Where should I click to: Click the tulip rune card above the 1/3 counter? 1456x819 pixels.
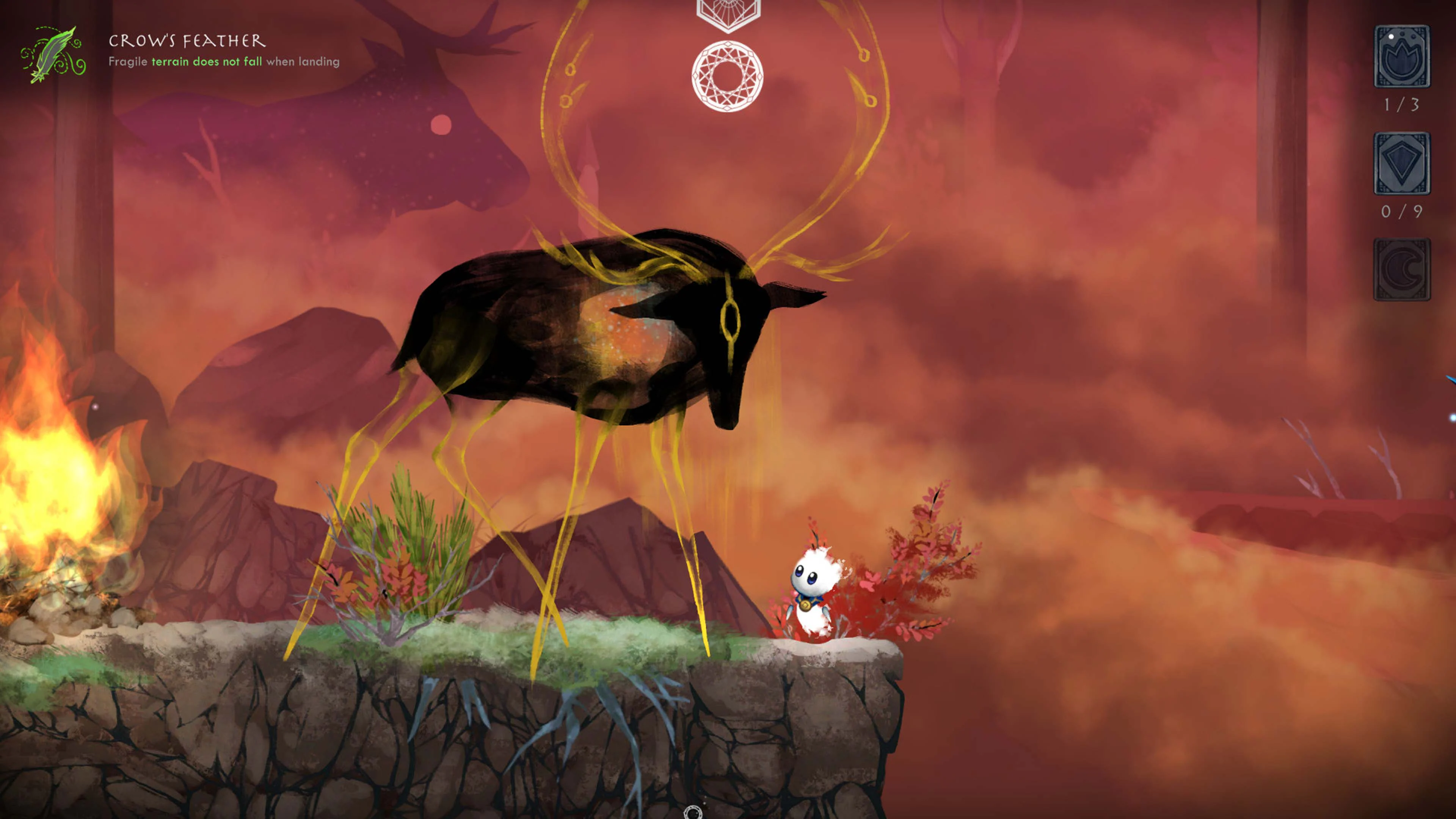(1402, 56)
